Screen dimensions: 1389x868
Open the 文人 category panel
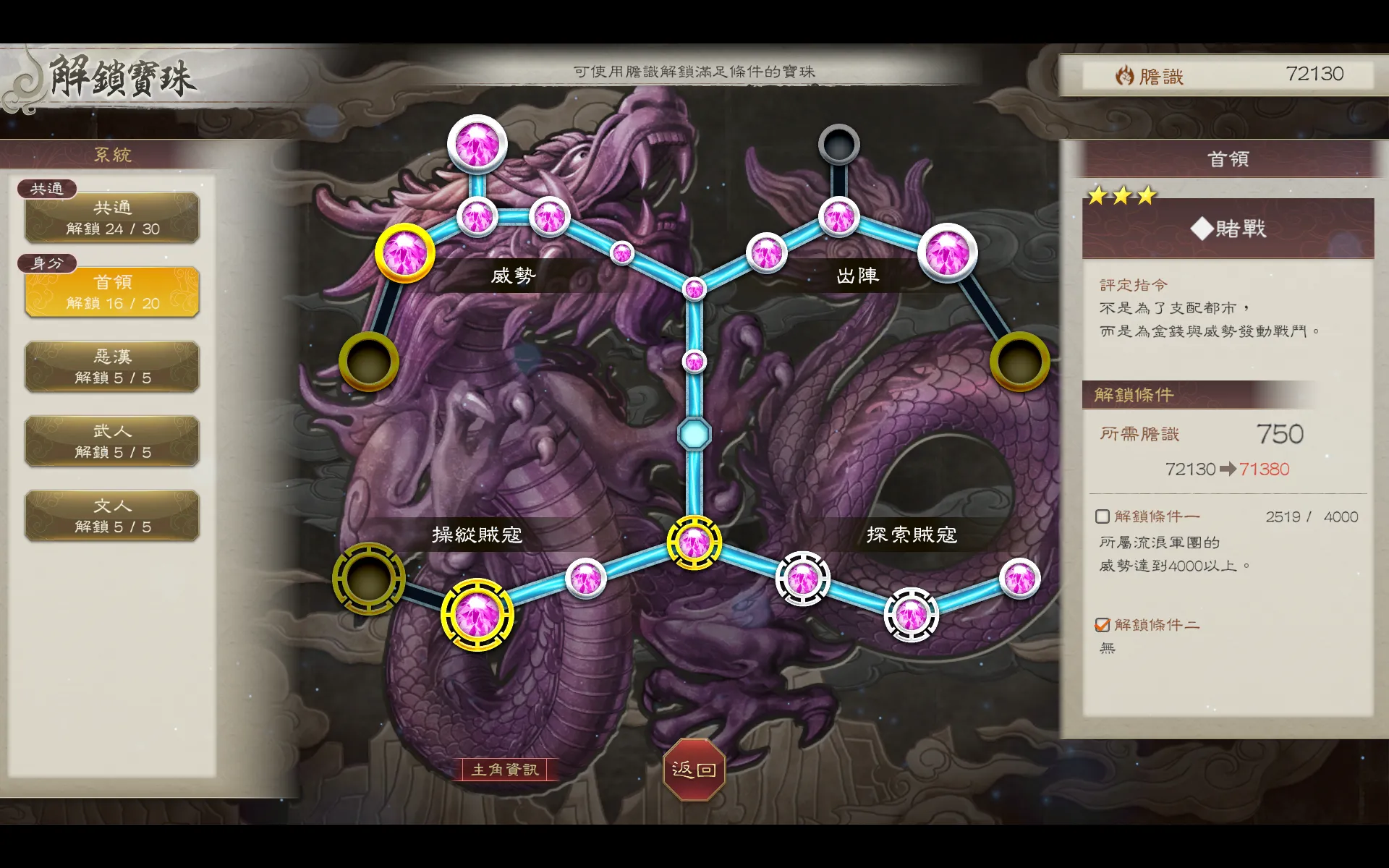(111, 515)
